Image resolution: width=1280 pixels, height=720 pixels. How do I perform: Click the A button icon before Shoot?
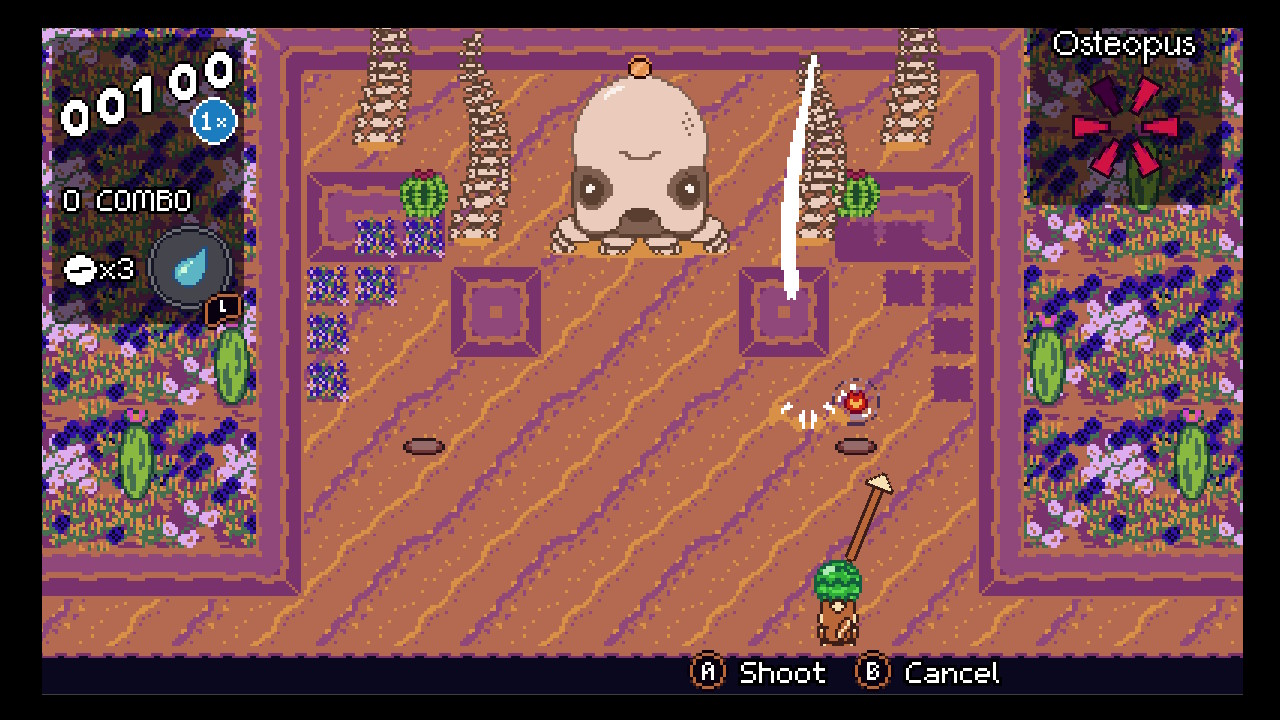[x=708, y=673]
